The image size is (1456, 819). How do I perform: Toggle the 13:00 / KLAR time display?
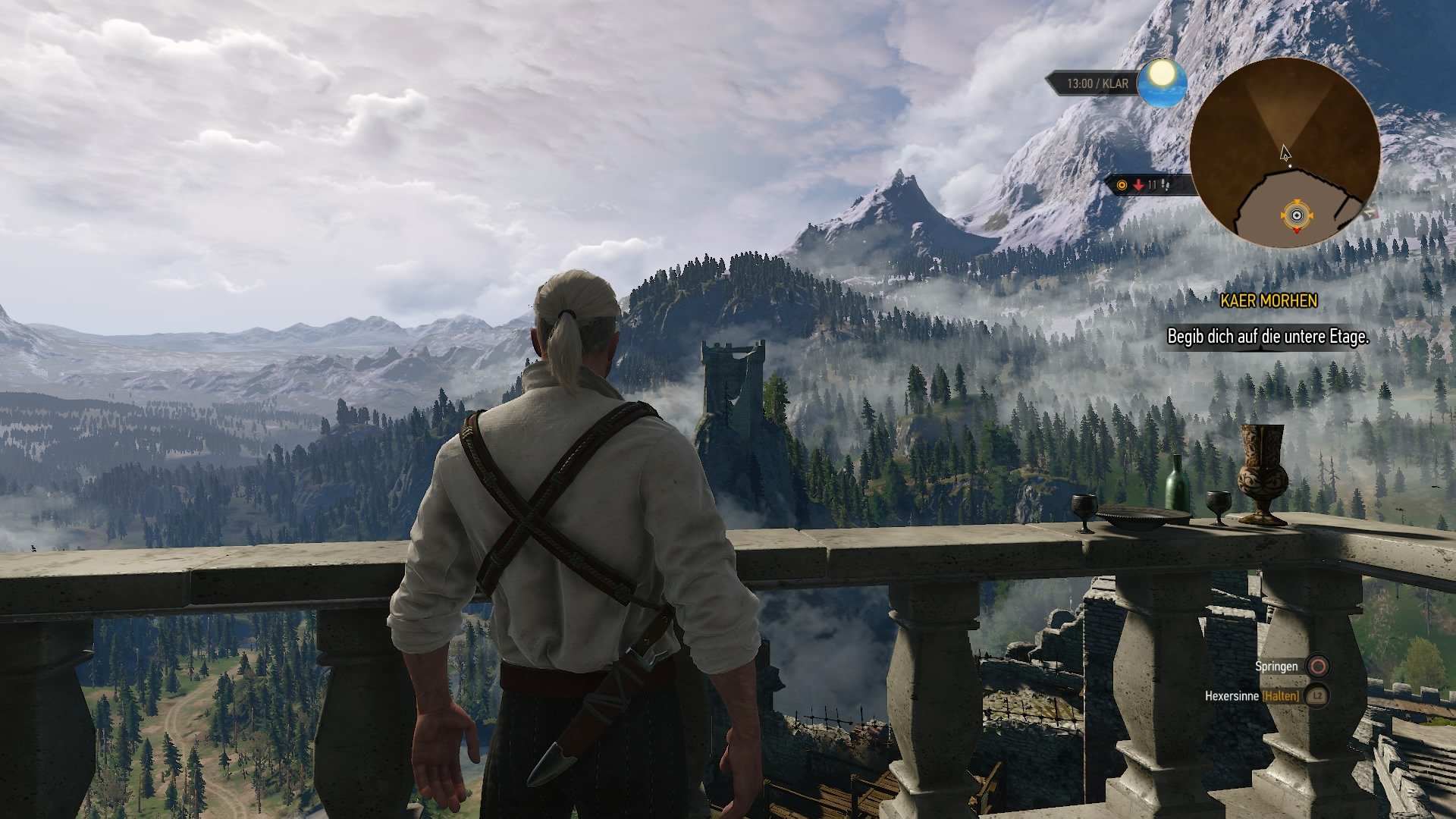pyautogui.click(x=1097, y=82)
